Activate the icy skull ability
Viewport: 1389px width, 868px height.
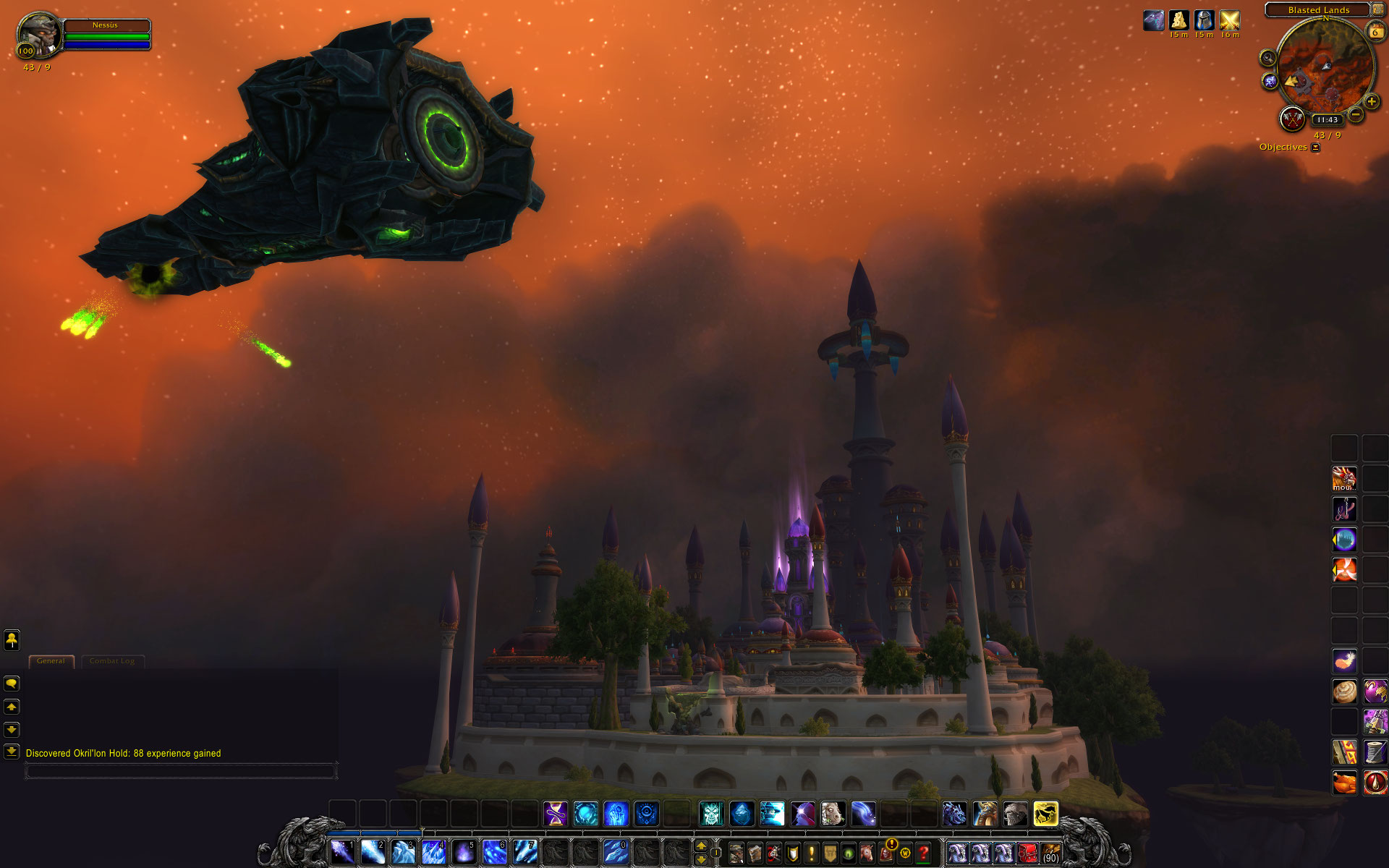coord(711,814)
